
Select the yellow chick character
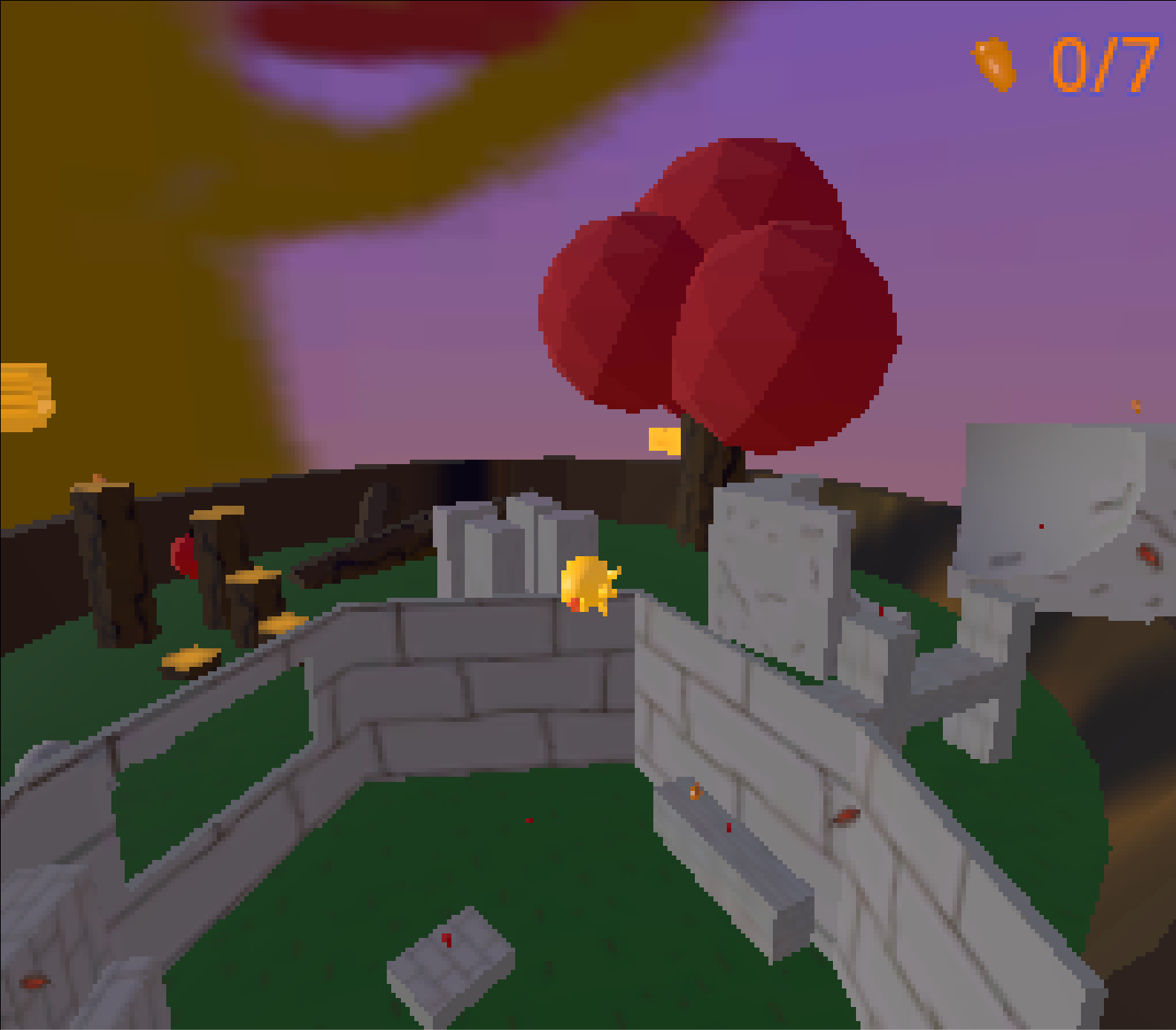coord(590,587)
